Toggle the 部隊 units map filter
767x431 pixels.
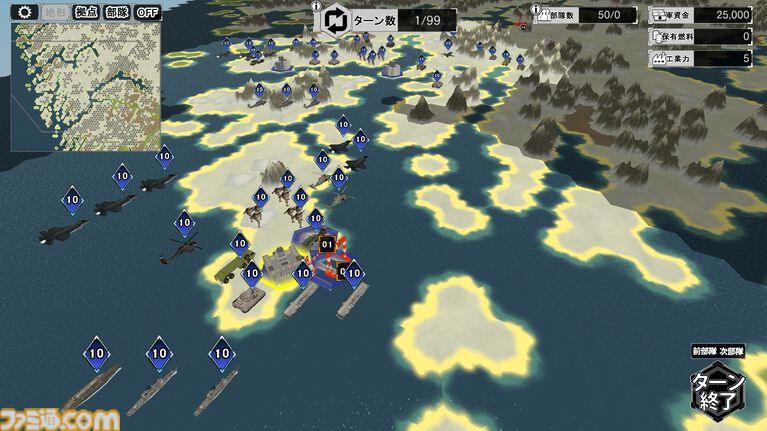tap(117, 12)
